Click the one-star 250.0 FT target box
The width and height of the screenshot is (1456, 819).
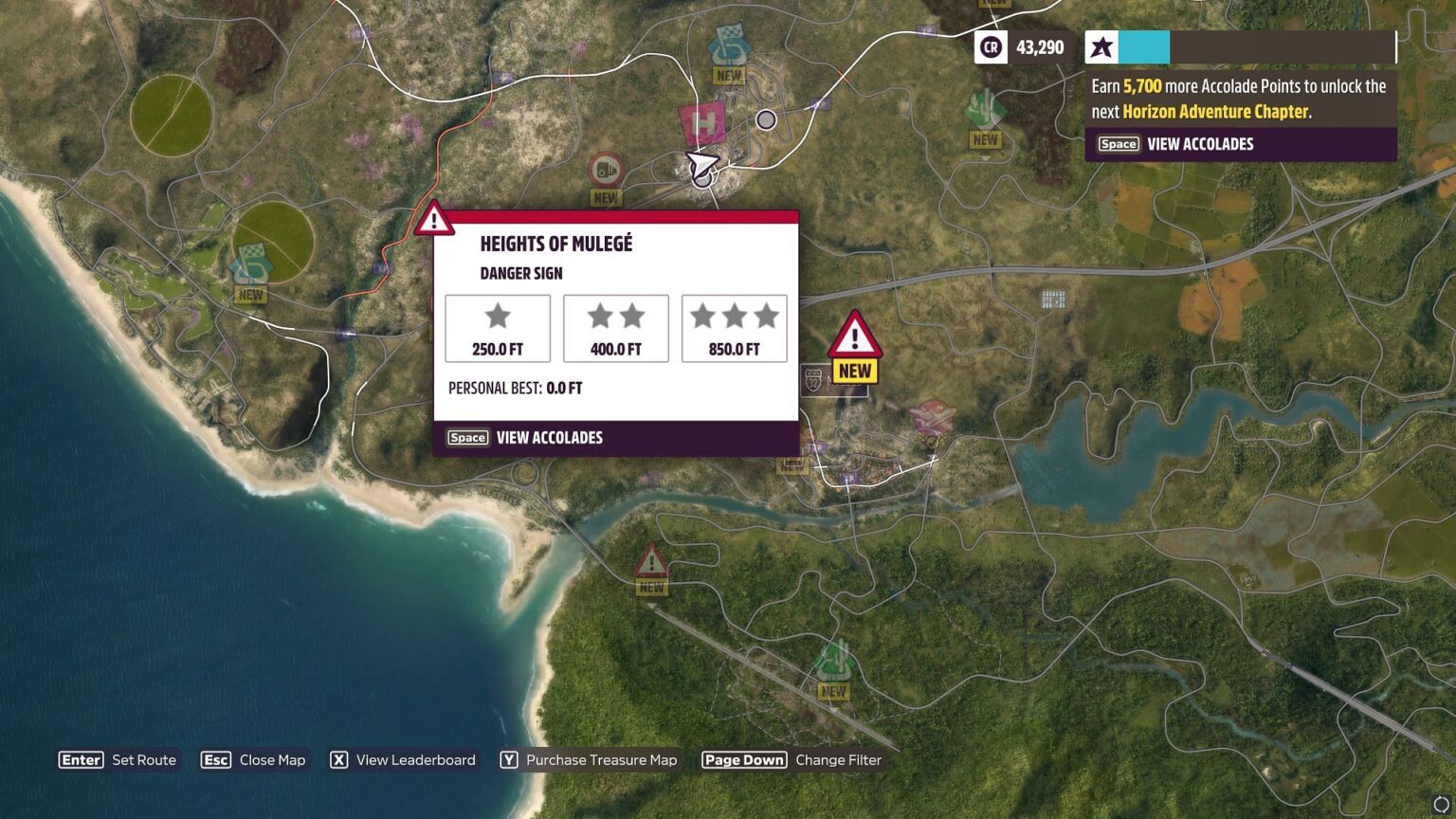tap(498, 328)
